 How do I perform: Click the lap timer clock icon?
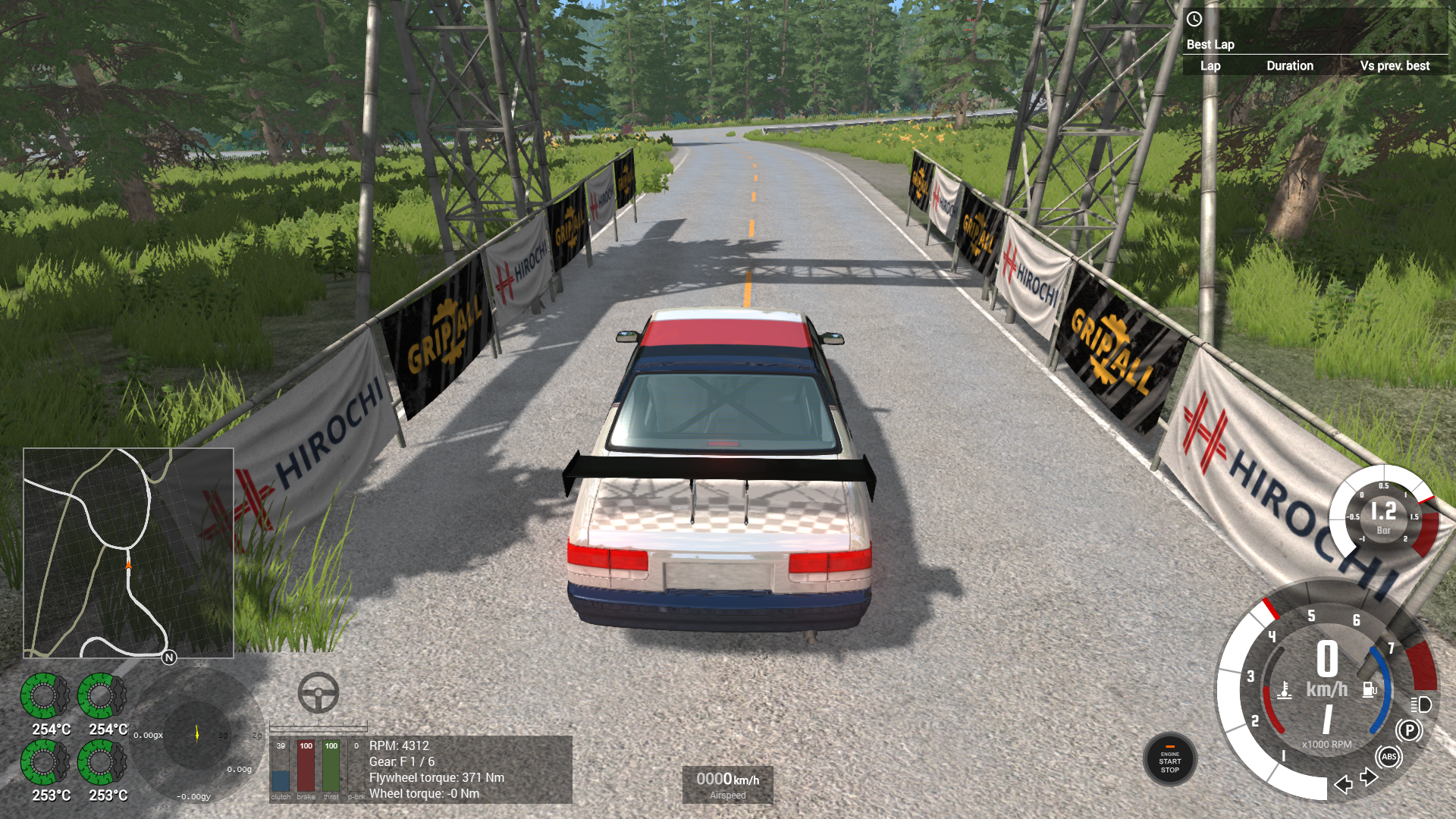1194,19
